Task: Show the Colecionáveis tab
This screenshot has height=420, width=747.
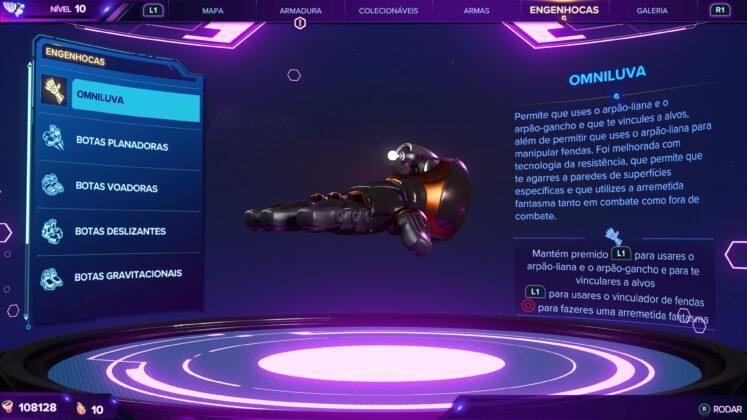Action: pyautogui.click(x=388, y=11)
